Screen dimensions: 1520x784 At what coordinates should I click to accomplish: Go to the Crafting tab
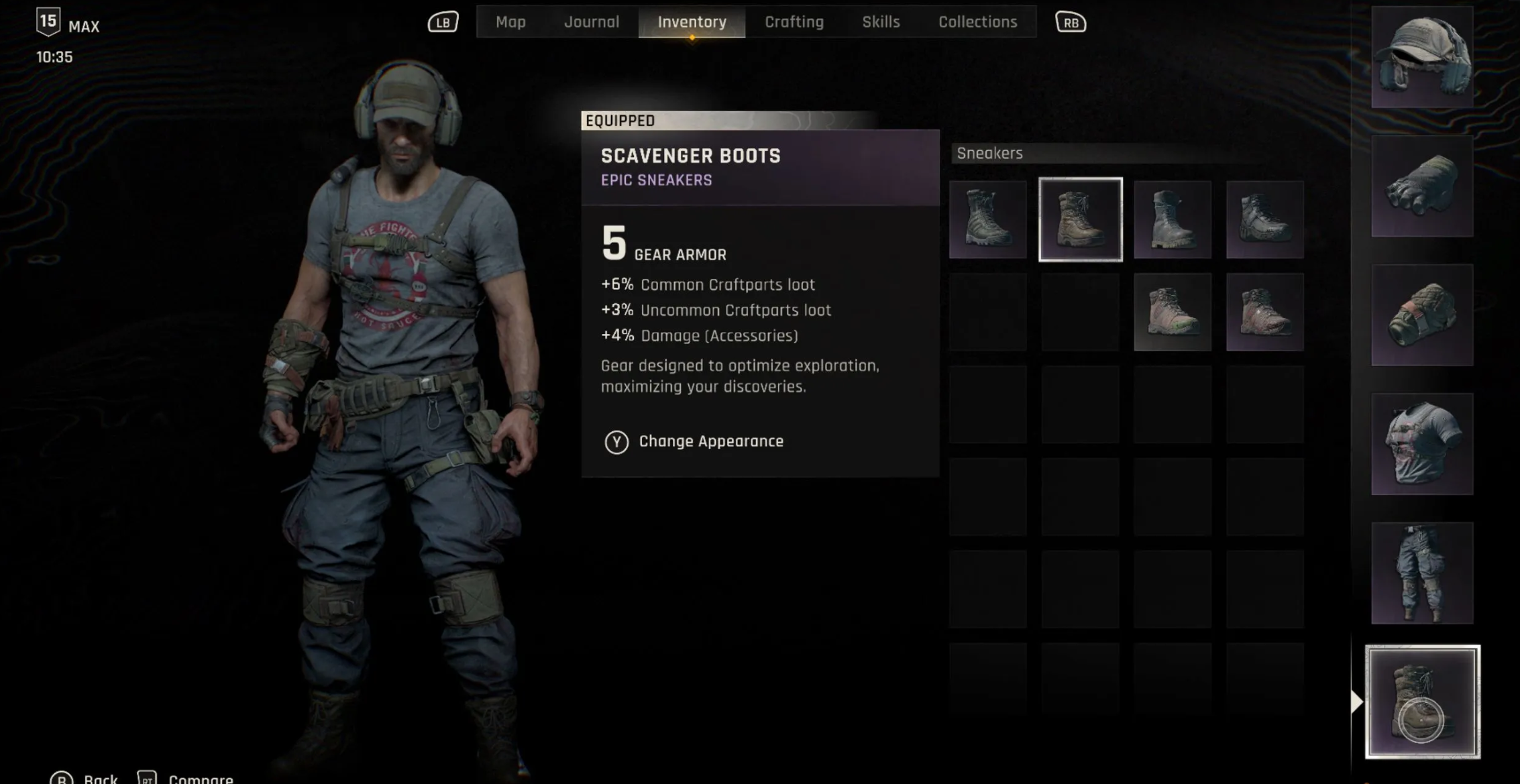[x=794, y=22]
